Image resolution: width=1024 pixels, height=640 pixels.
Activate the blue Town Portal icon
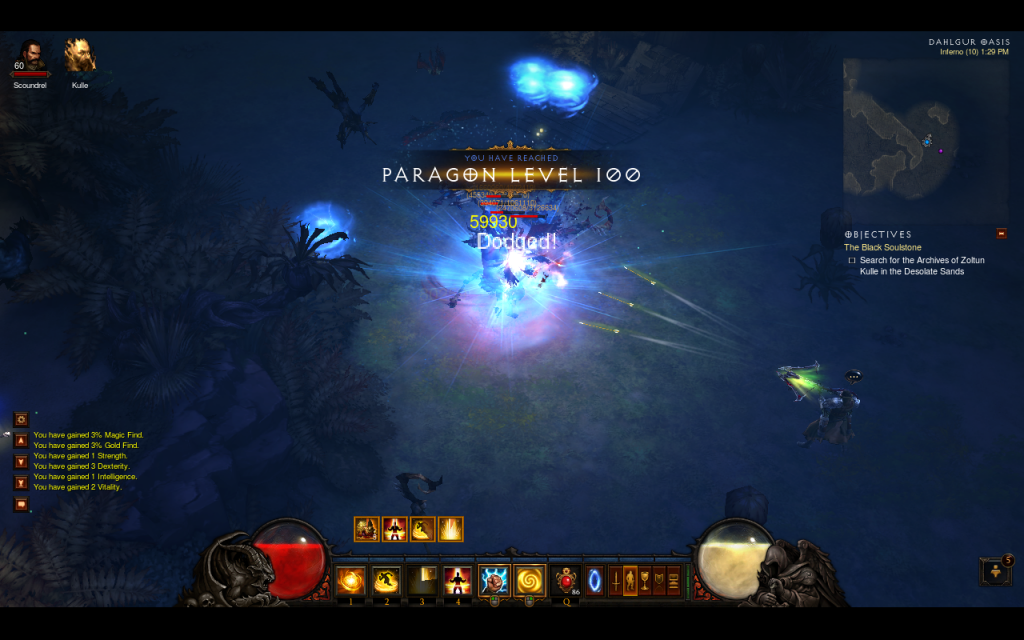tap(595, 580)
